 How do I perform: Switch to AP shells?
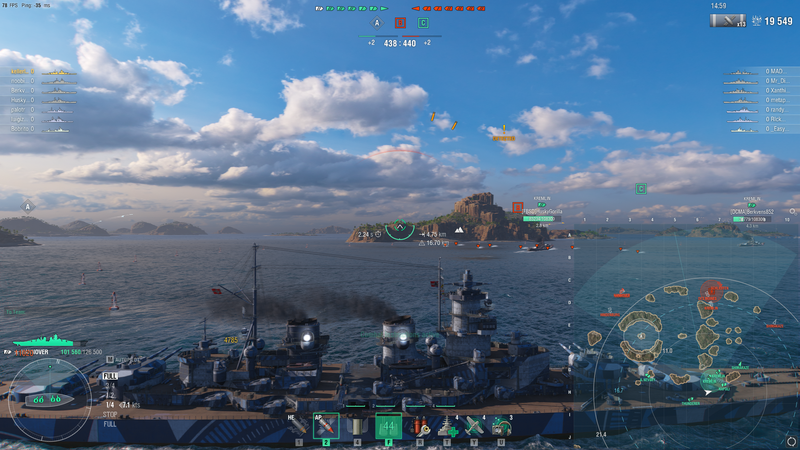326,427
